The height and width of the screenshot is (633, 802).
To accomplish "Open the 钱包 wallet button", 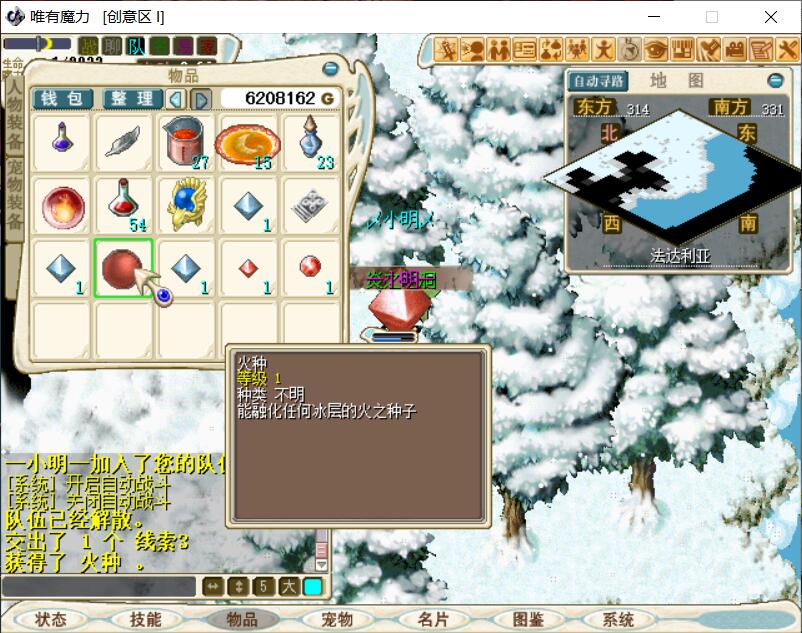I will (62, 98).
